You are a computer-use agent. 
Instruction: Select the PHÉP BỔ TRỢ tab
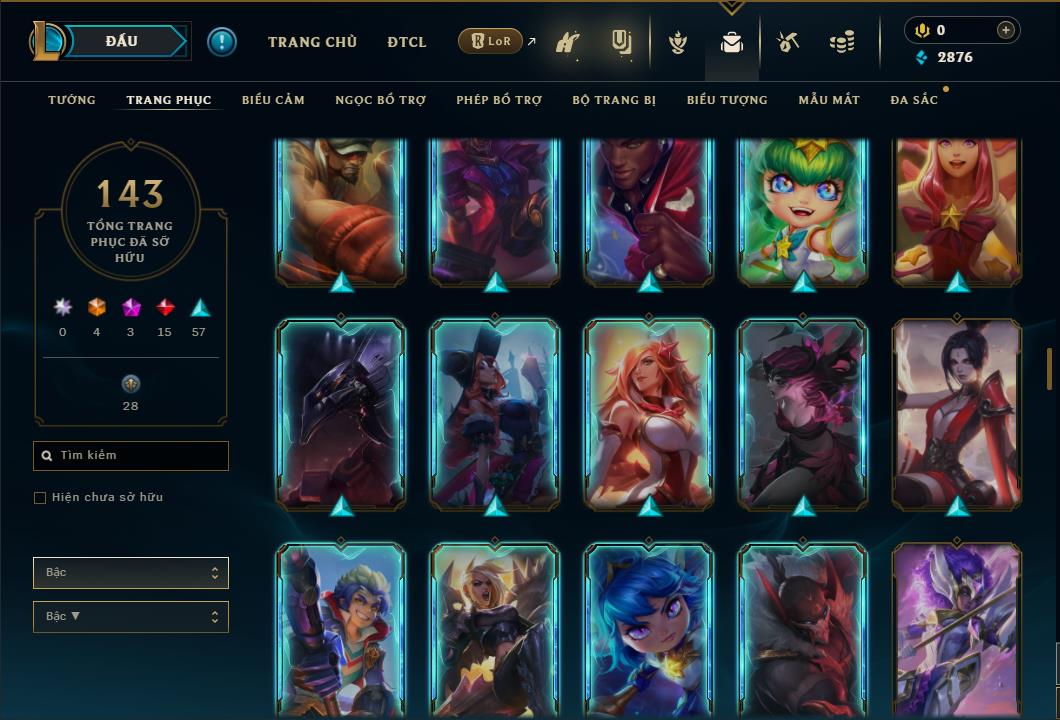[499, 100]
